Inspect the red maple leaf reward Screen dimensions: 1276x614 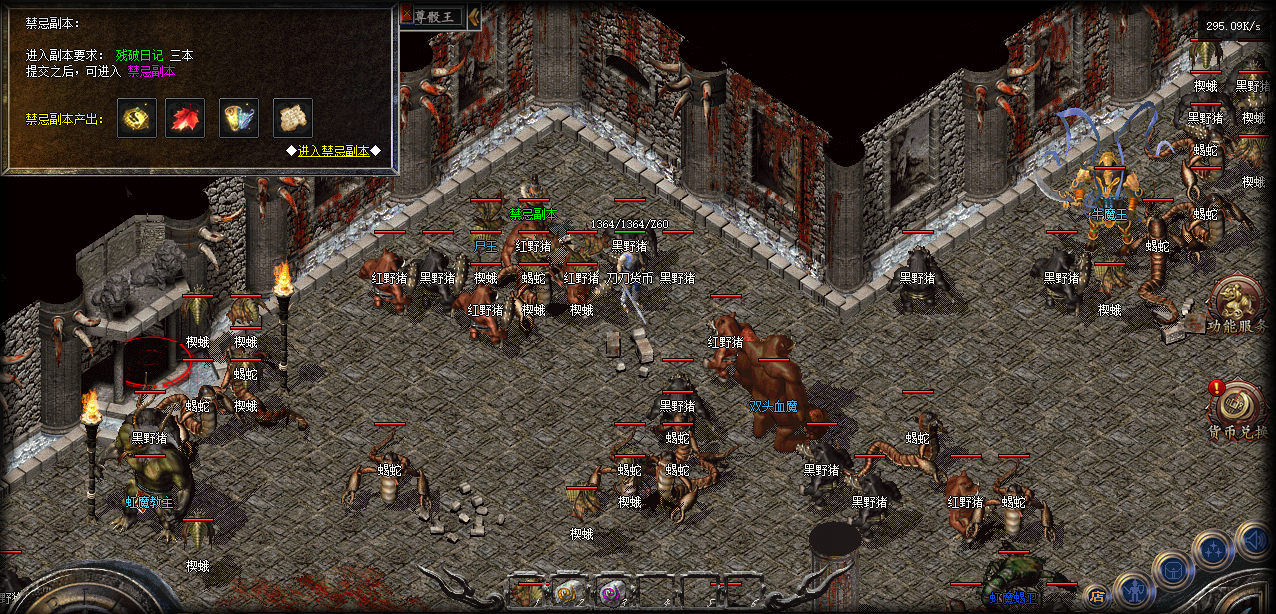(185, 118)
